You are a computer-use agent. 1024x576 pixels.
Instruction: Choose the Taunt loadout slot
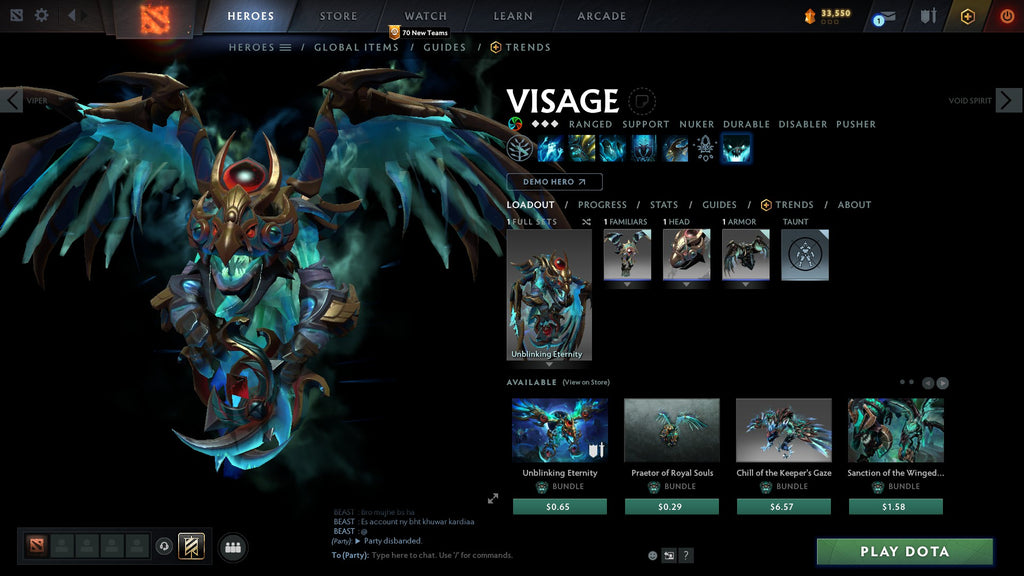coord(804,255)
